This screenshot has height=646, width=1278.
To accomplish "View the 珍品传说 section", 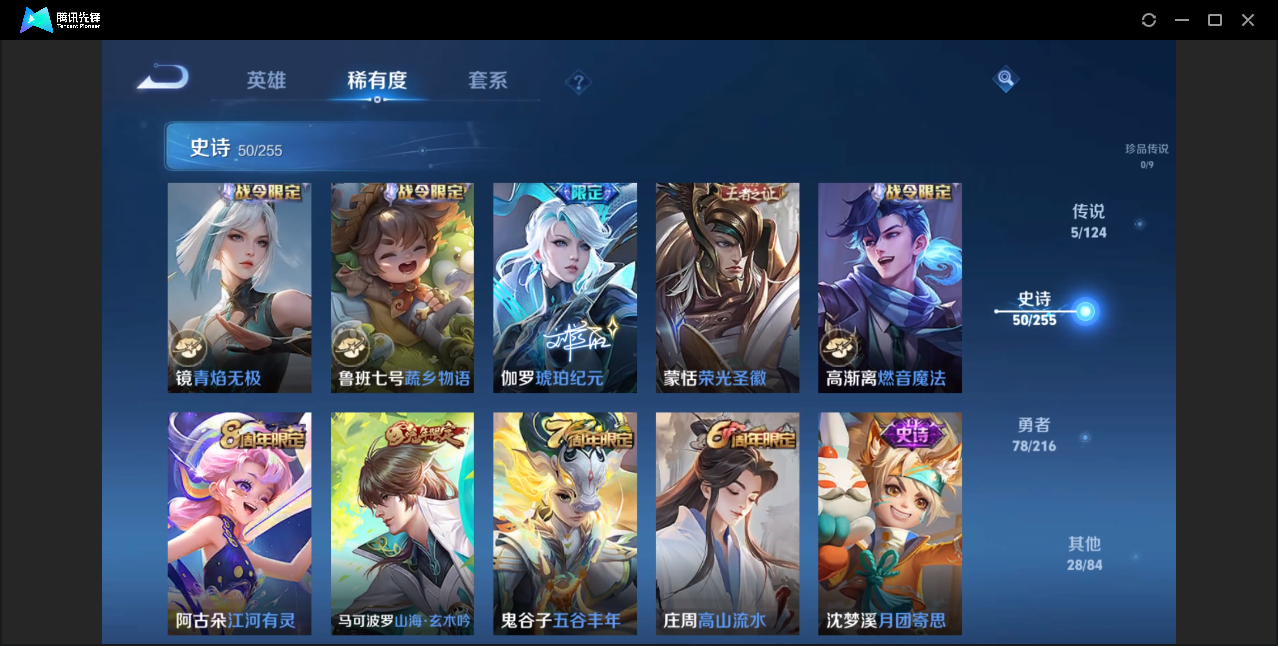I will [x=1146, y=155].
